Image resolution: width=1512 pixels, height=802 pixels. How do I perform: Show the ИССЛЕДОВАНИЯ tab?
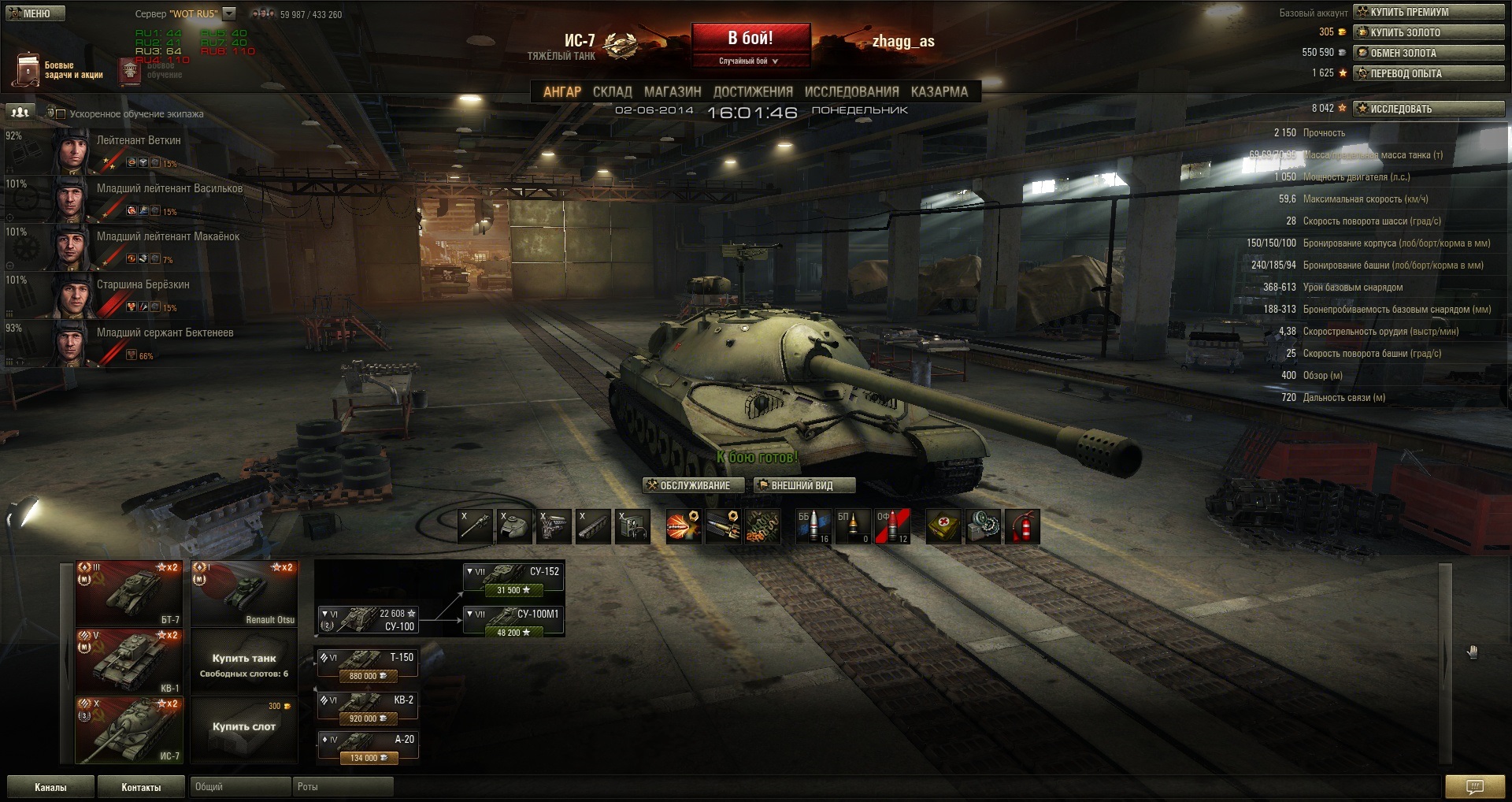pos(851,91)
